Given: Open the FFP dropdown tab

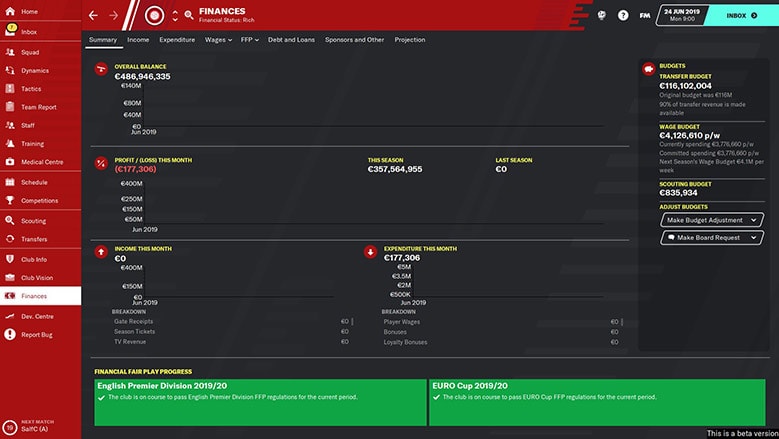Looking at the screenshot, I should 249,40.
